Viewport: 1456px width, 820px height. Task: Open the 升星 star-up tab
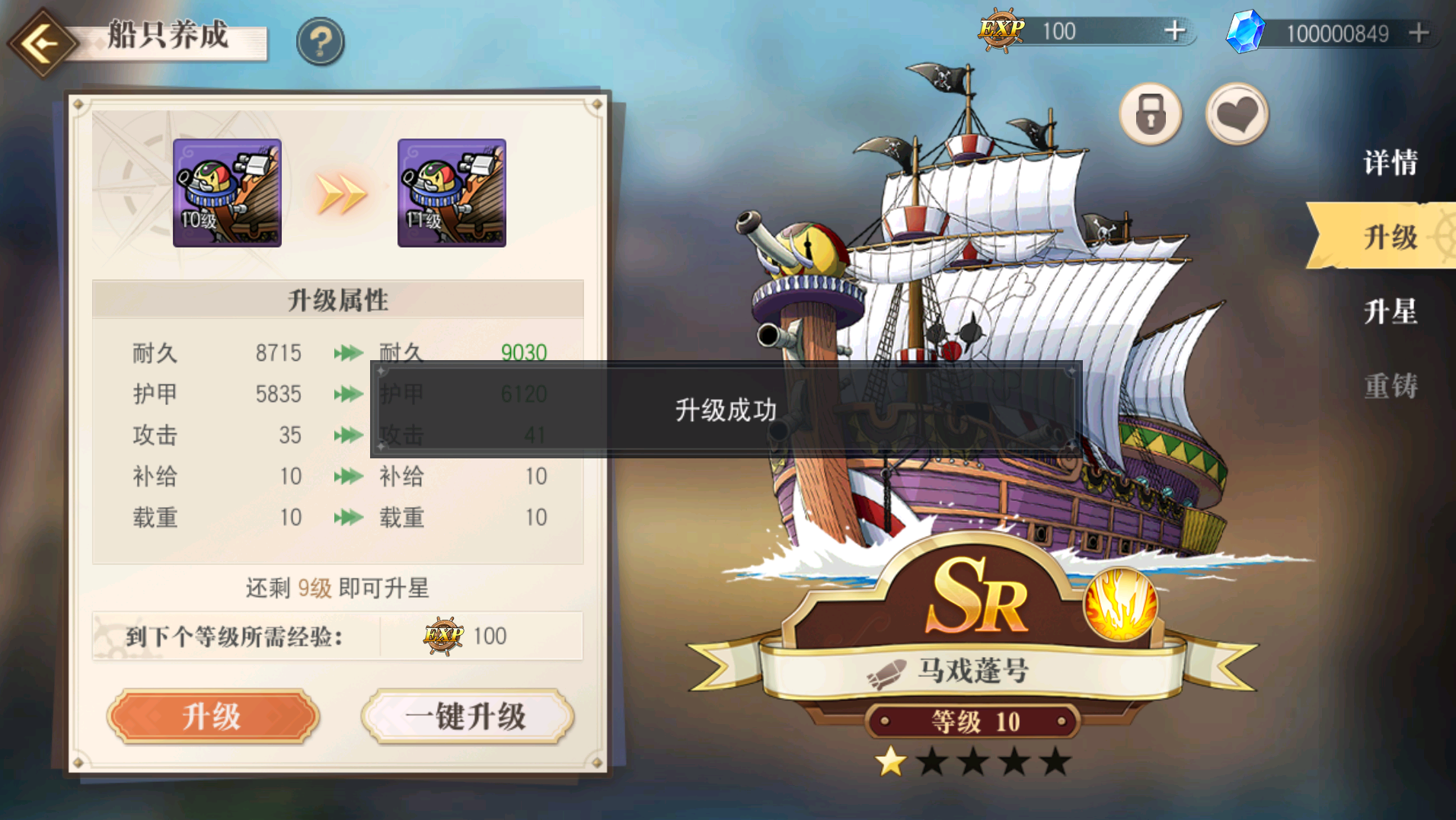coord(1390,311)
